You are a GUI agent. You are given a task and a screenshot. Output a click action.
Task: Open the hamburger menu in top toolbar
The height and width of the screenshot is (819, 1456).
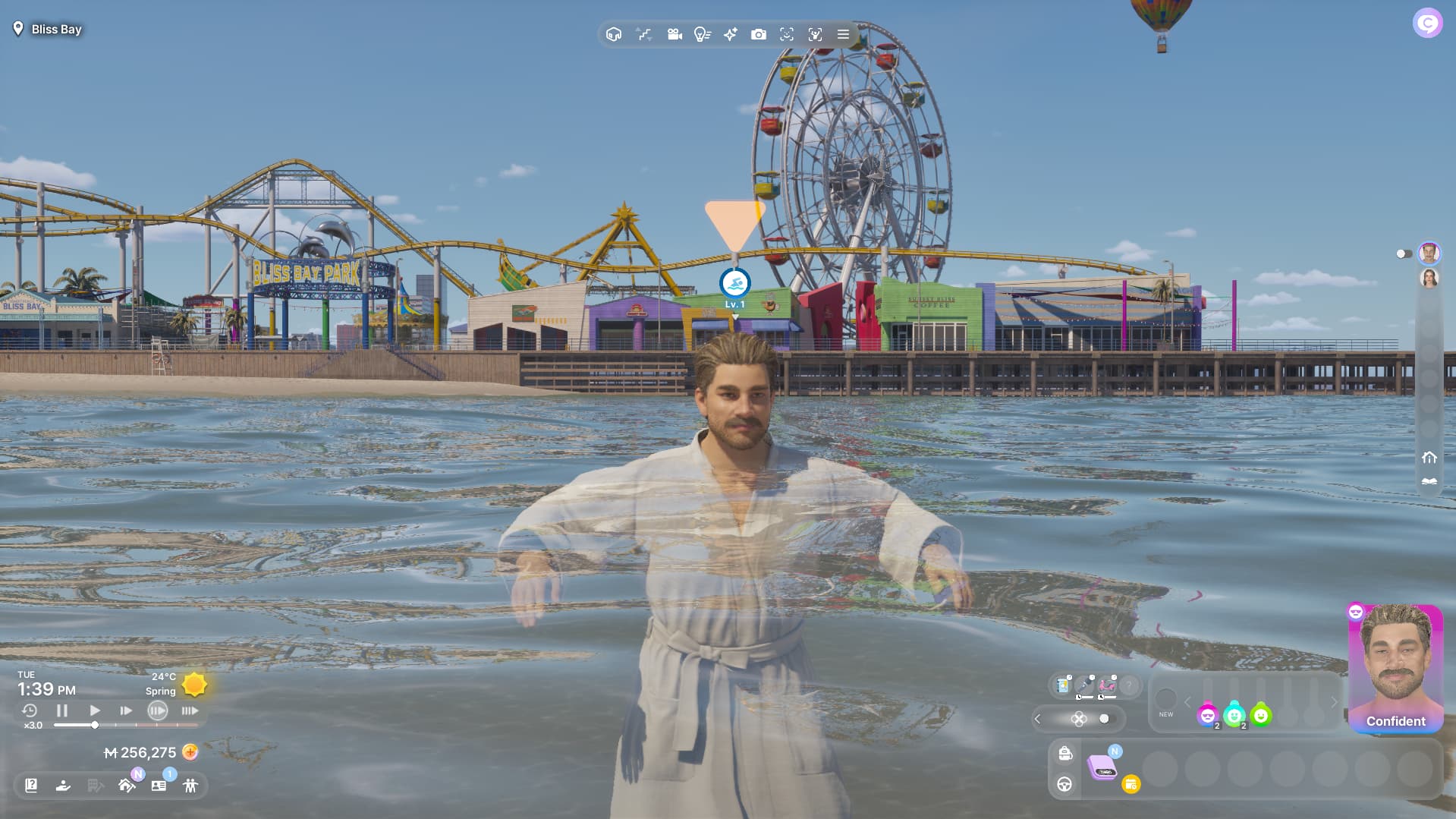[843, 34]
